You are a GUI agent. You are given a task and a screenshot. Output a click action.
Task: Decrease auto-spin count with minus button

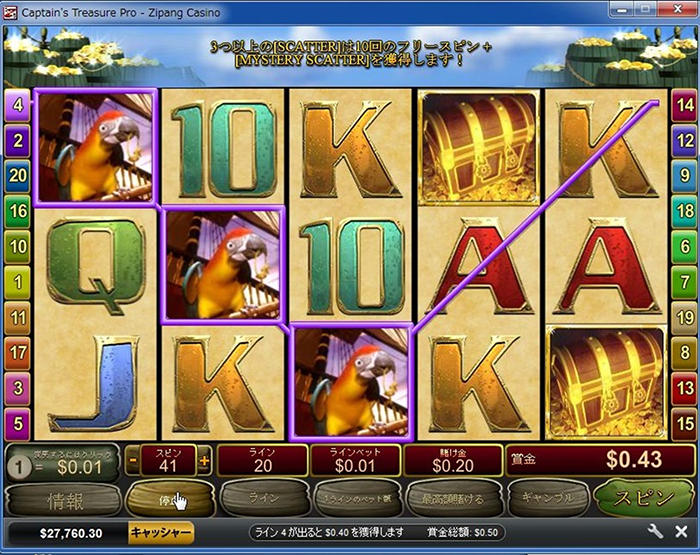[133, 462]
